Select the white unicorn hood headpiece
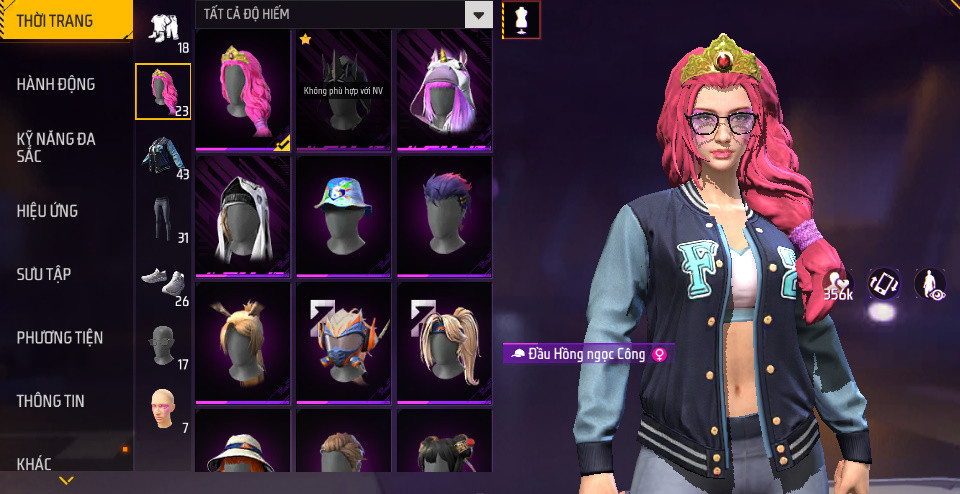Image resolution: width=960 pixels, height=494 pixels. [444, 89]
